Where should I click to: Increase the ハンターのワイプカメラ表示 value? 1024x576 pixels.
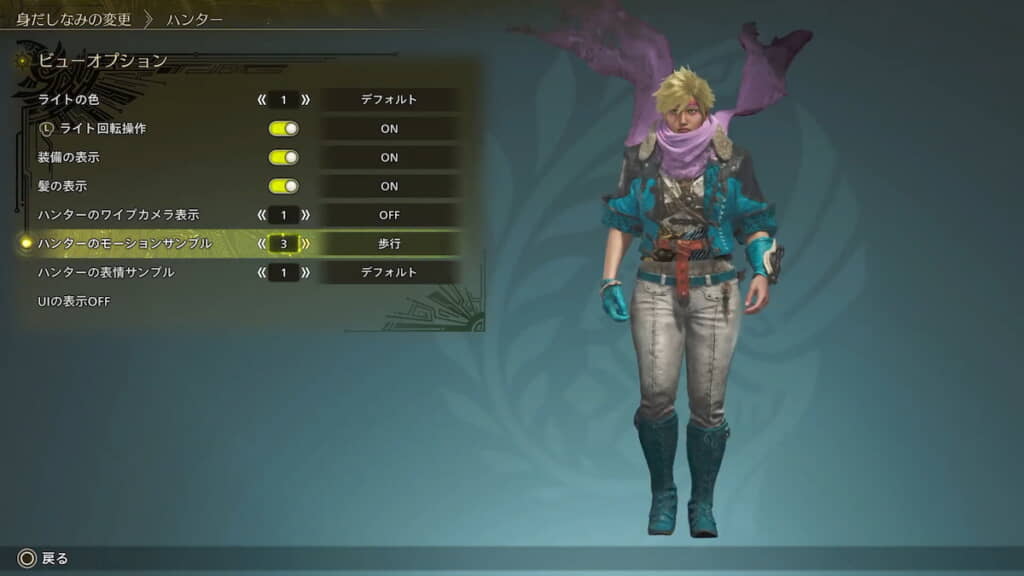305,215
